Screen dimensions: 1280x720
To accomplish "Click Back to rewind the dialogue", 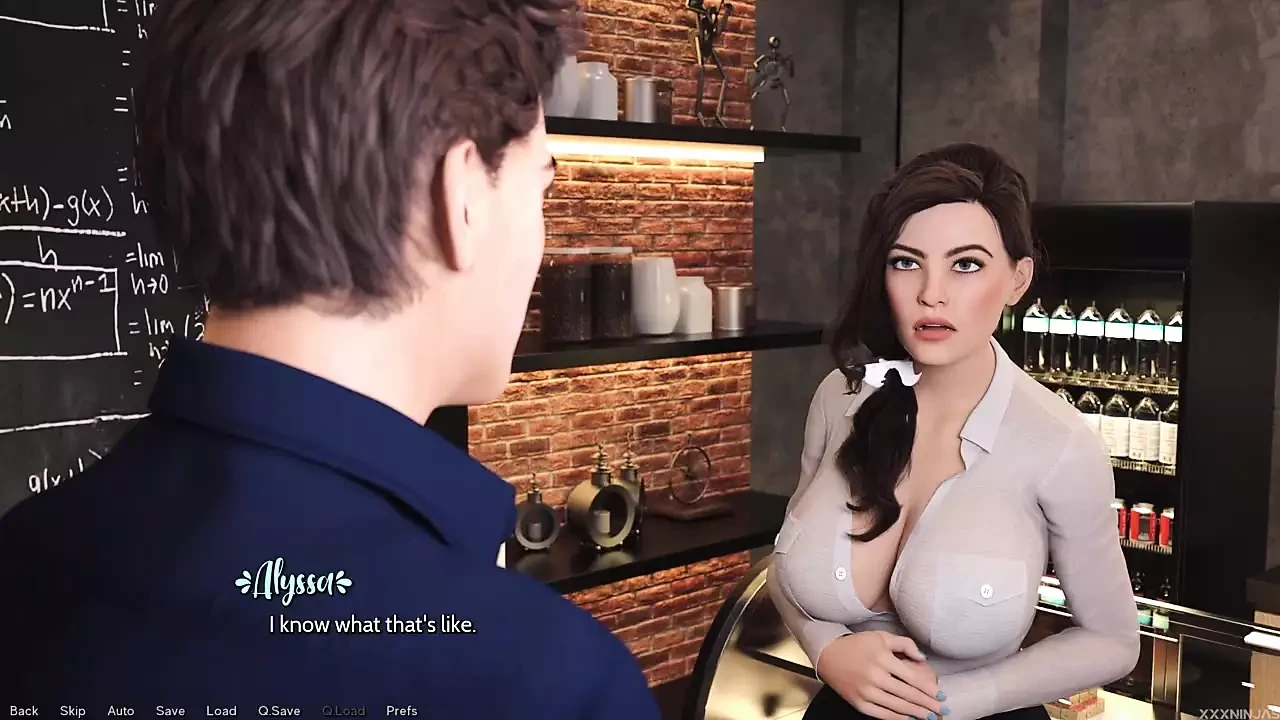I will (x=23, y=710).
